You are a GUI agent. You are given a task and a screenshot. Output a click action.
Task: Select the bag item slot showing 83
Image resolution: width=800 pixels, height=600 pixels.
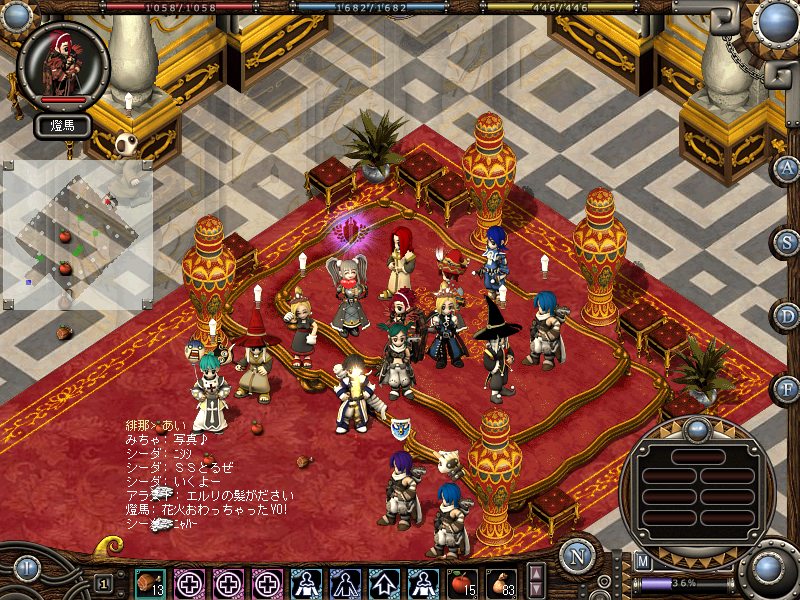pyautogui.click(x=500, y=581)
